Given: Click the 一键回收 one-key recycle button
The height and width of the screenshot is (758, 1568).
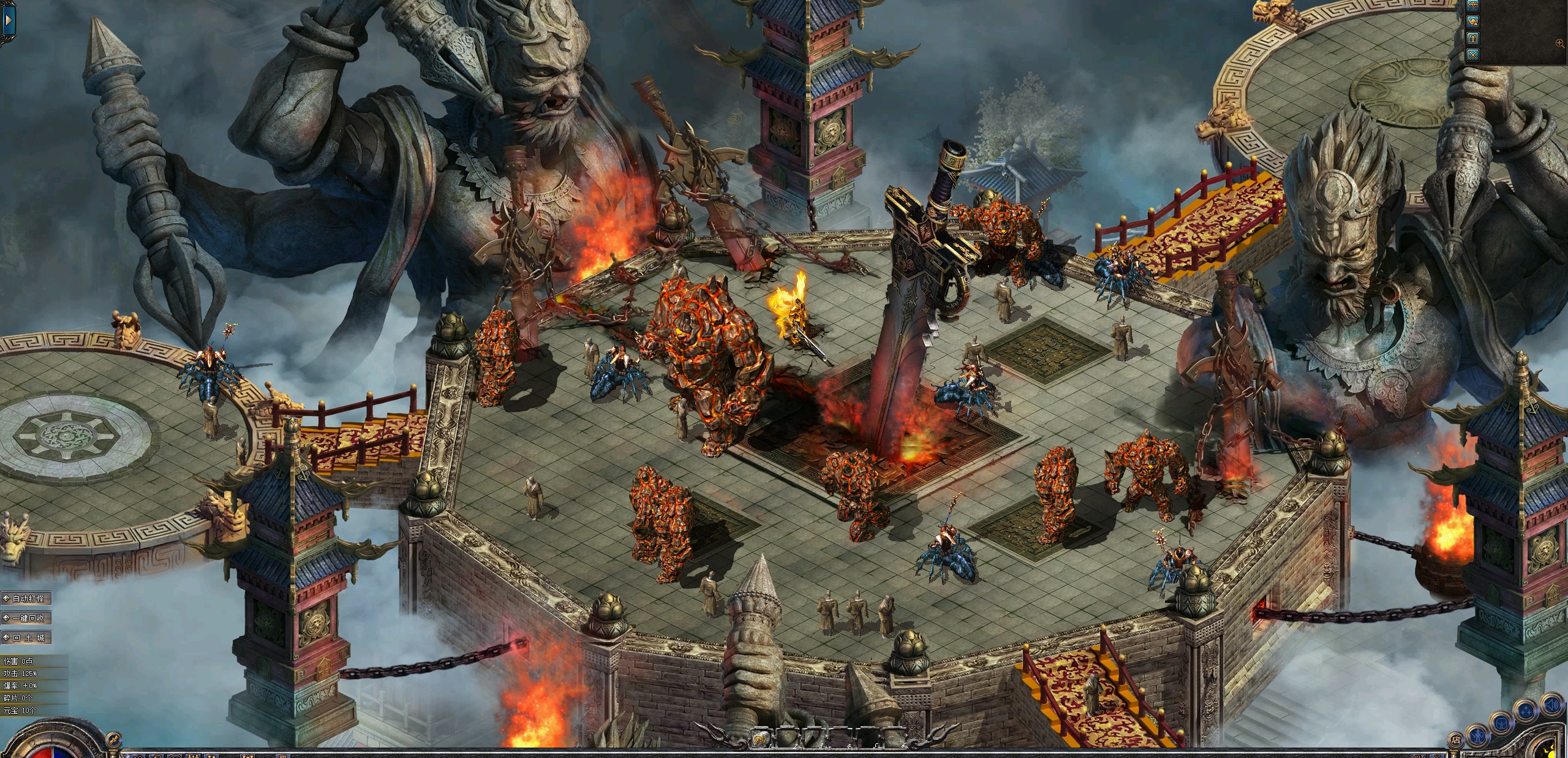Looking at the screenshot, I should pos(27,618).
